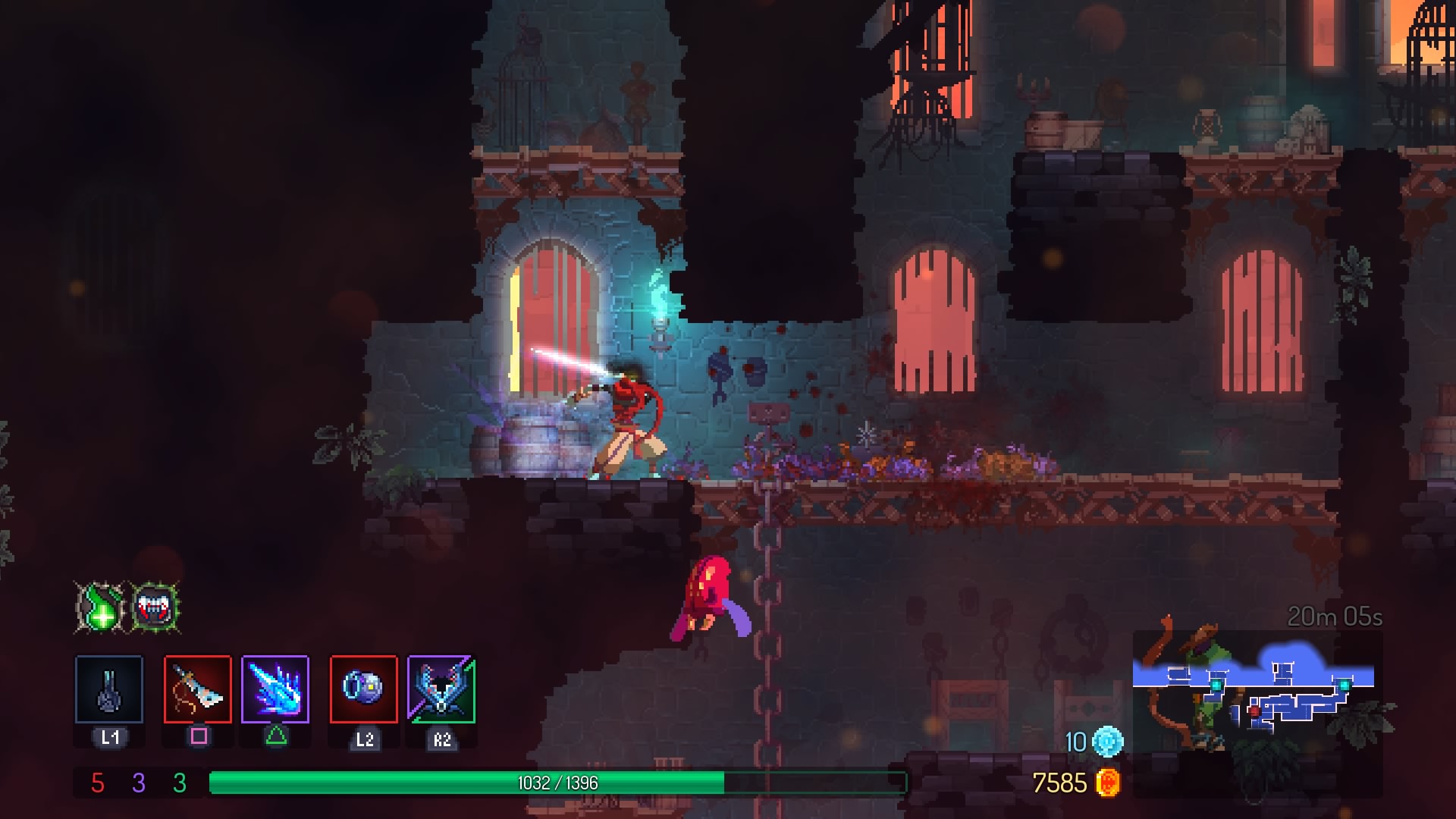Use the blue winged skill slot
This screenshot has height=819, width=1456.
(x=441, y=689)
